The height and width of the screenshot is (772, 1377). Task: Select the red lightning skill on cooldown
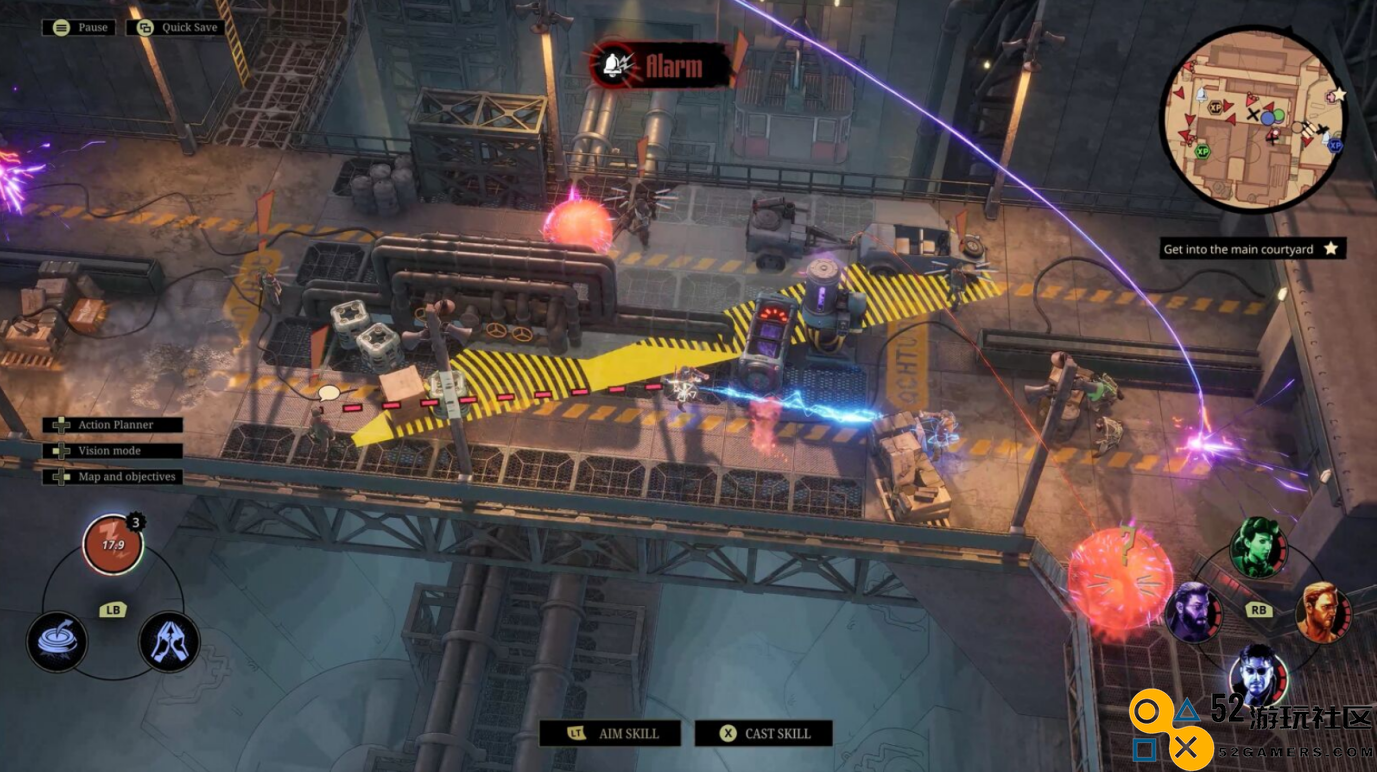tap(112, 545)
